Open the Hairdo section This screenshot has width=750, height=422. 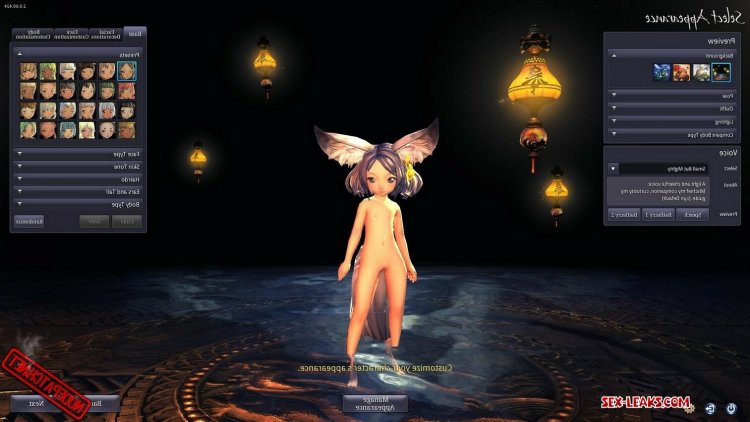click(78, 179)
